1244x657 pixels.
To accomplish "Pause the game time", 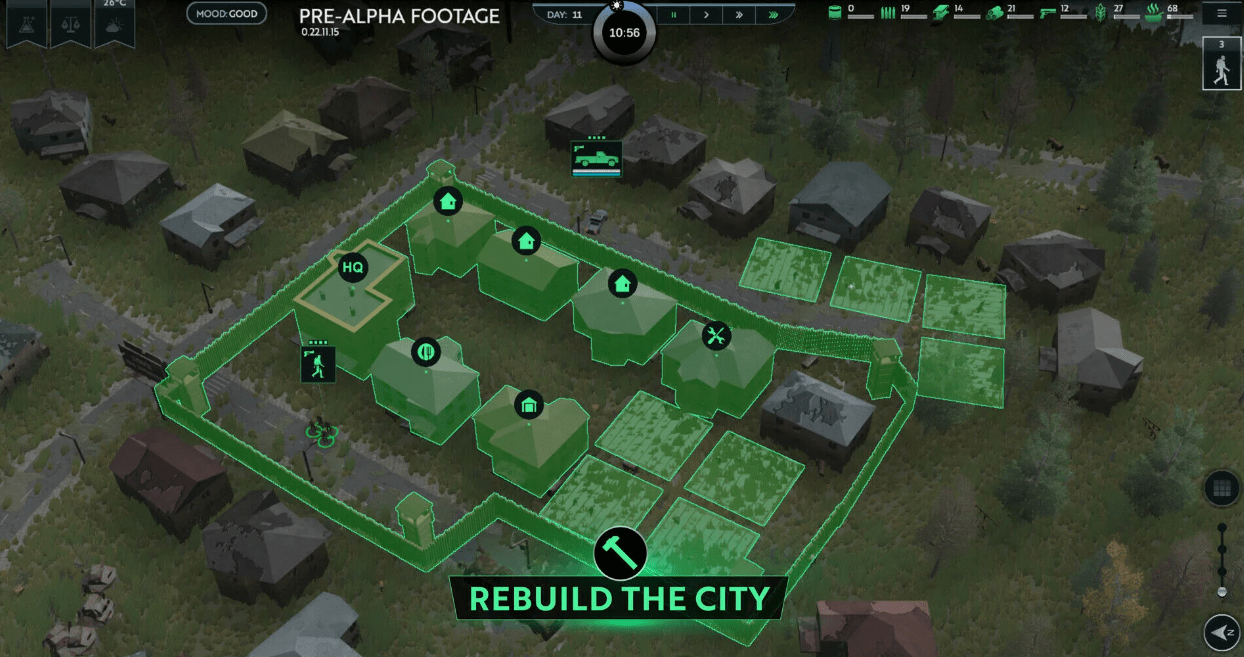I will click(x=674, y=15).
